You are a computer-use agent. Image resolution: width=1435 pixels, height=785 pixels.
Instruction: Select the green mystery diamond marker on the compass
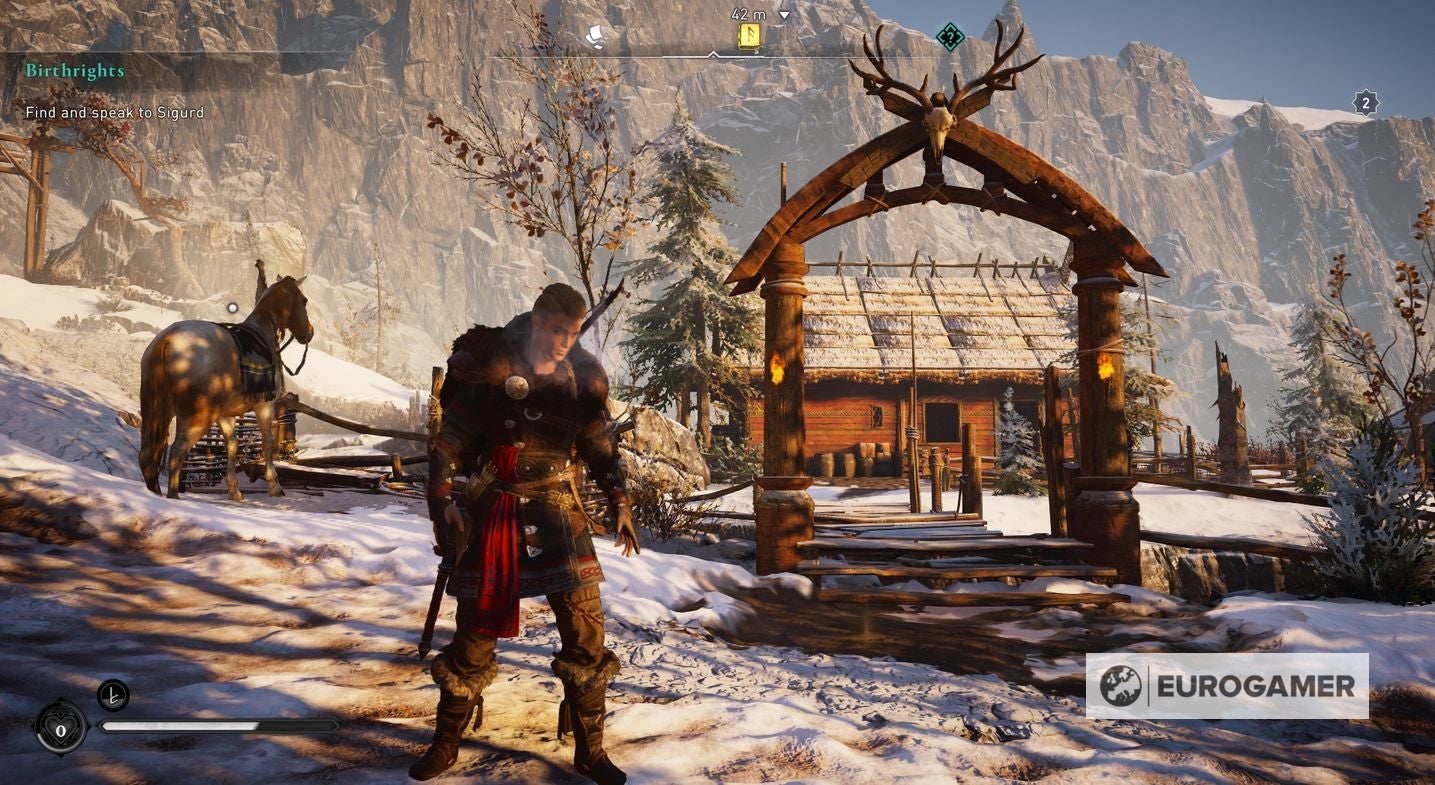coord(948,38)
